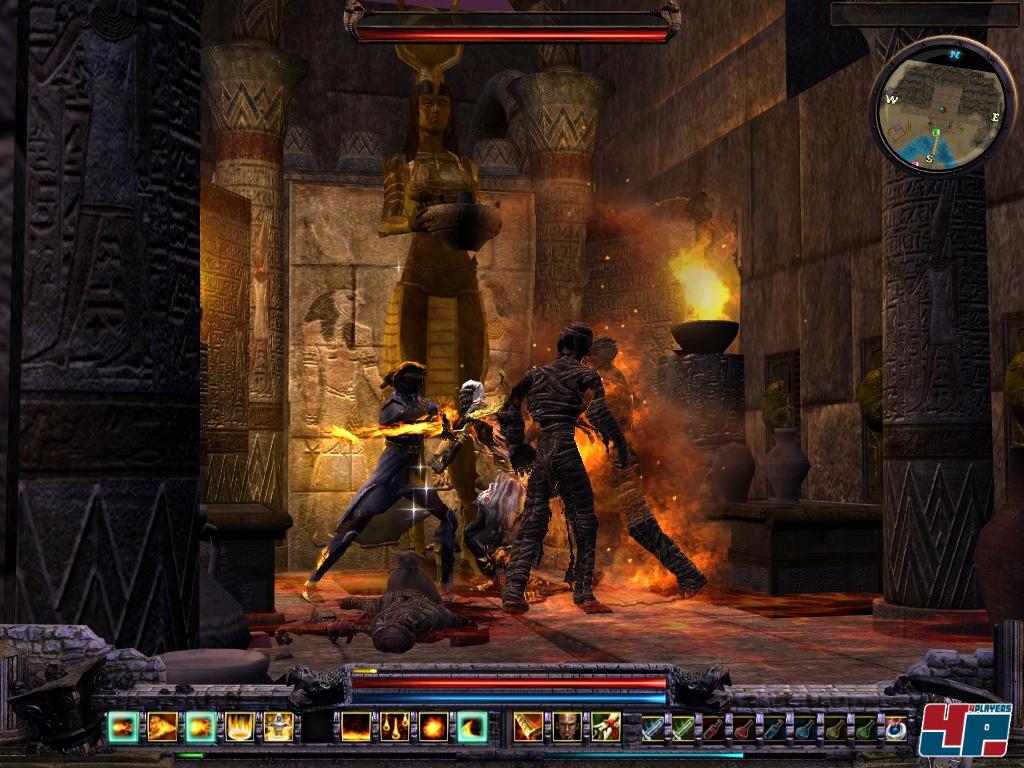Use the burning ground lava skill

point(356,726)
